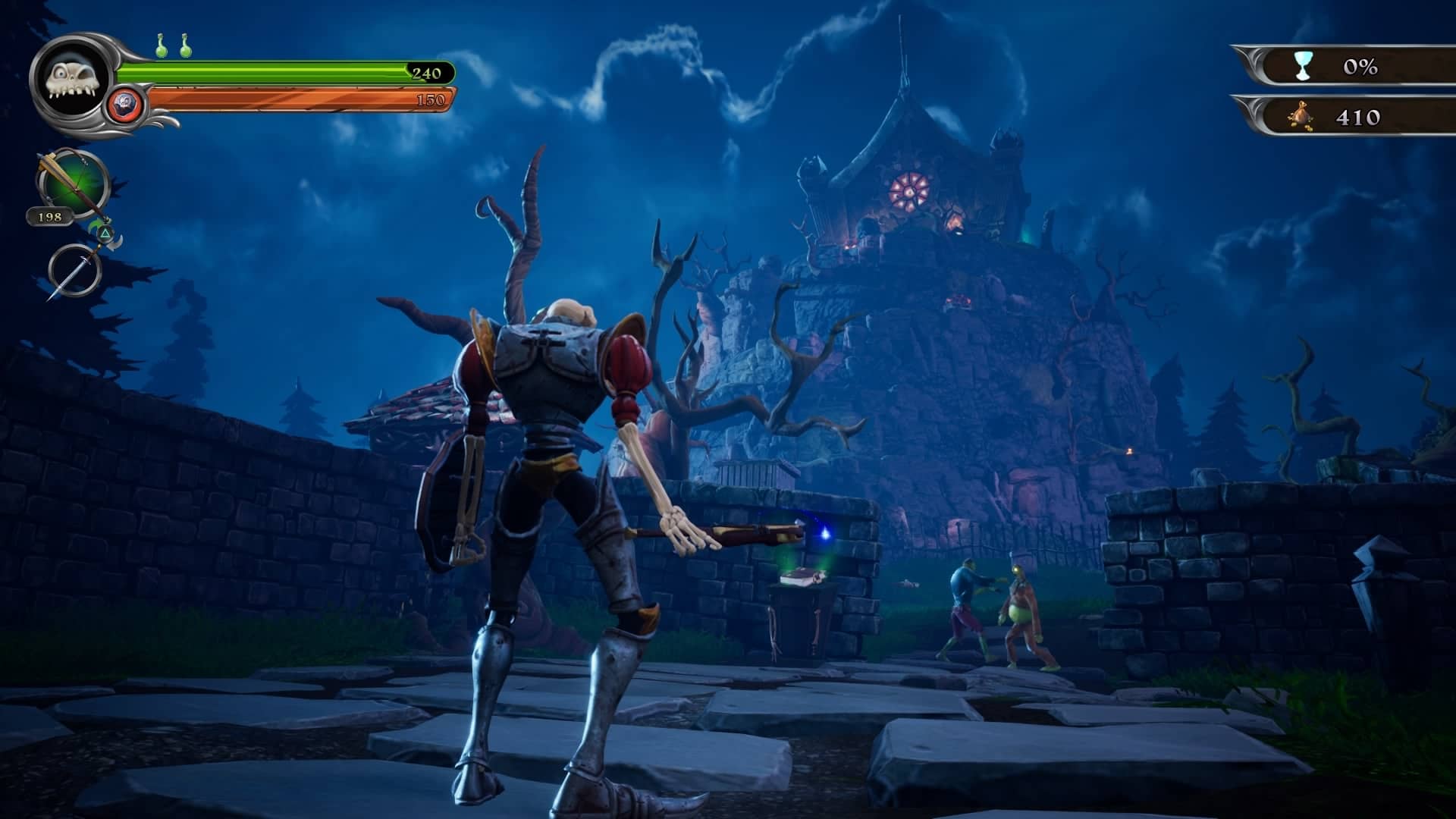This screenshot has width=1456, height=819.
Task: Switch to the secondary sword weapon slot
Action: point(75,270)
